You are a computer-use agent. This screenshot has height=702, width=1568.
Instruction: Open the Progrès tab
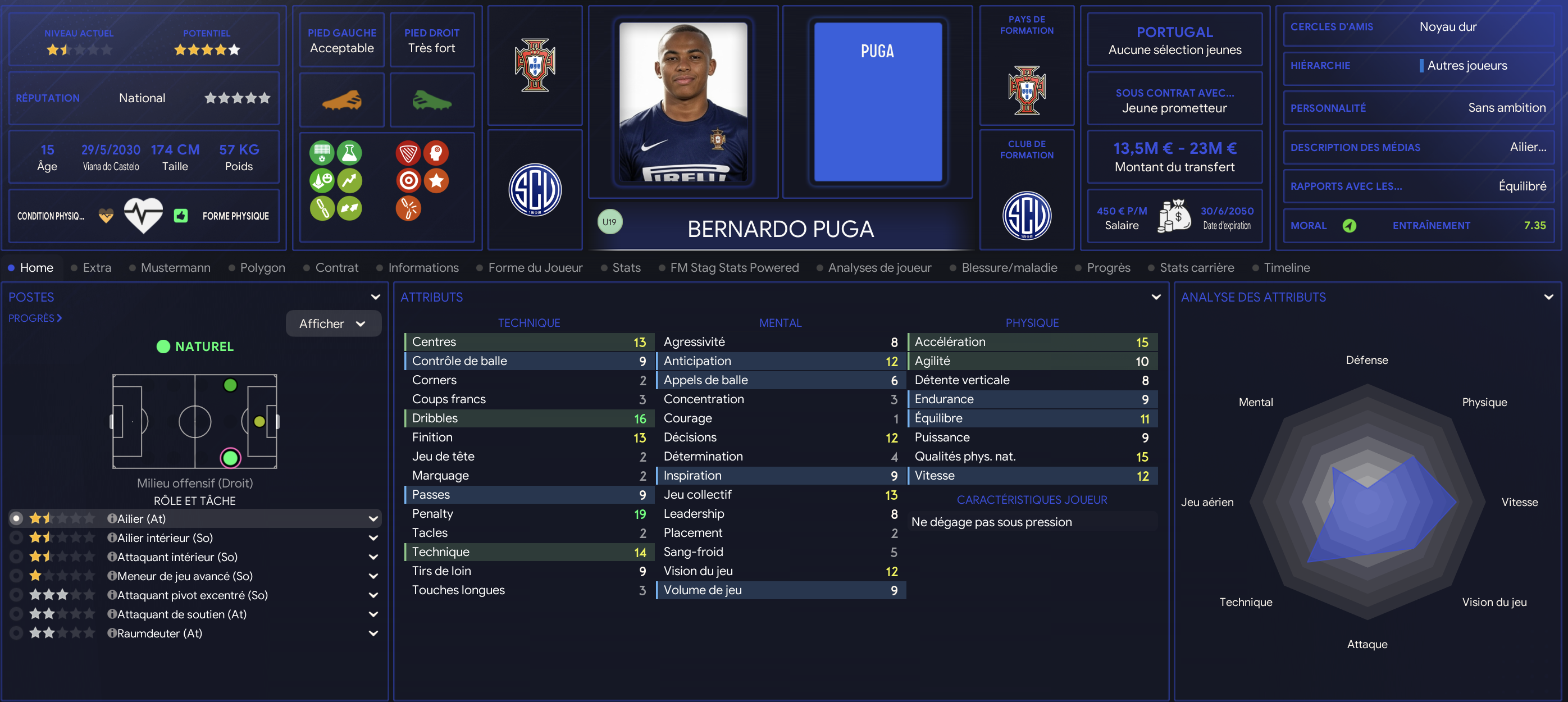(1108, 268)
